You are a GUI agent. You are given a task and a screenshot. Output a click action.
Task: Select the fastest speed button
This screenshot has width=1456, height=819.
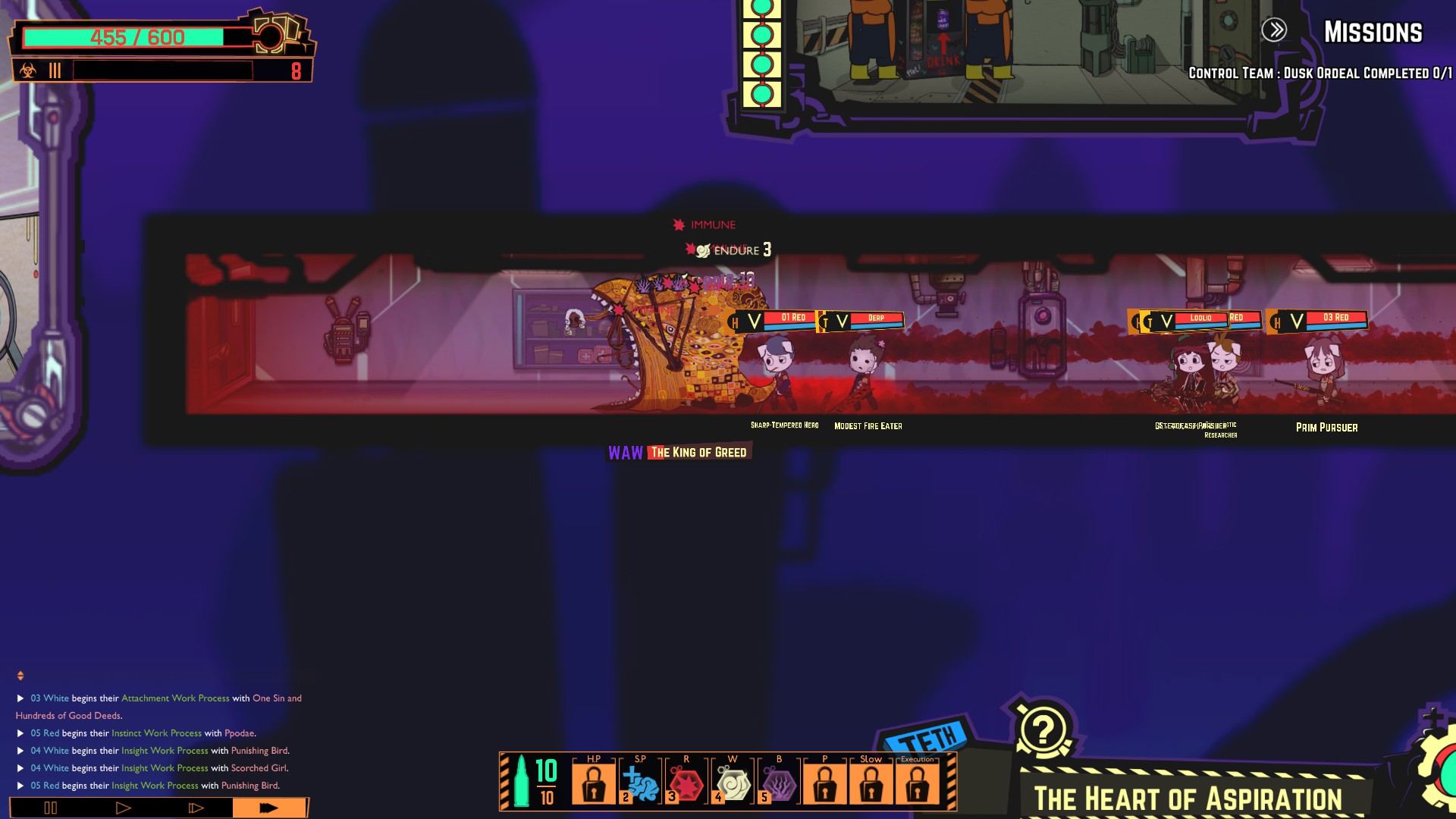[x=268, y=808]
